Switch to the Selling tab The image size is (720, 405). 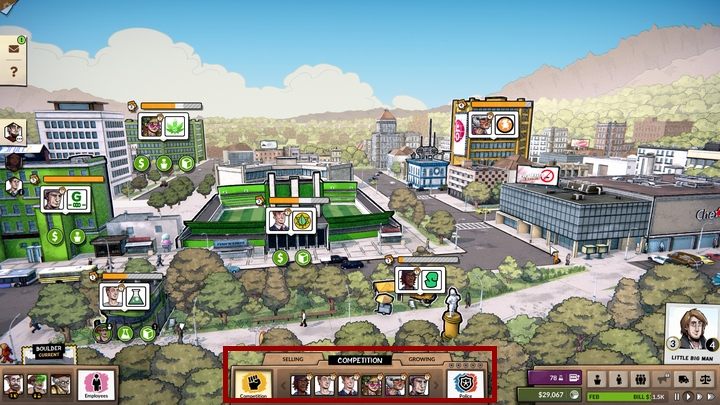coord(292,358)
